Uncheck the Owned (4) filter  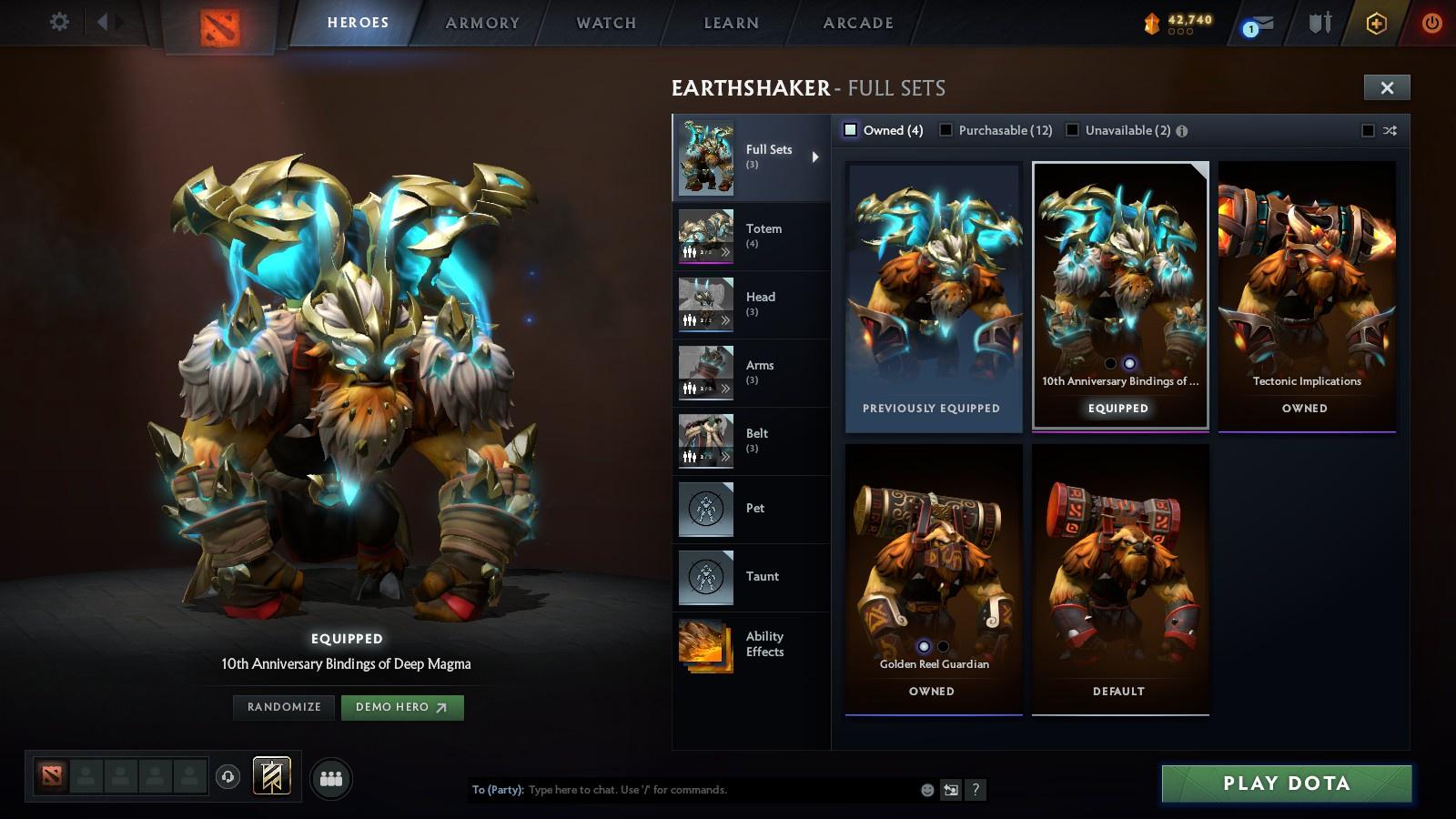tap(851, 130)
